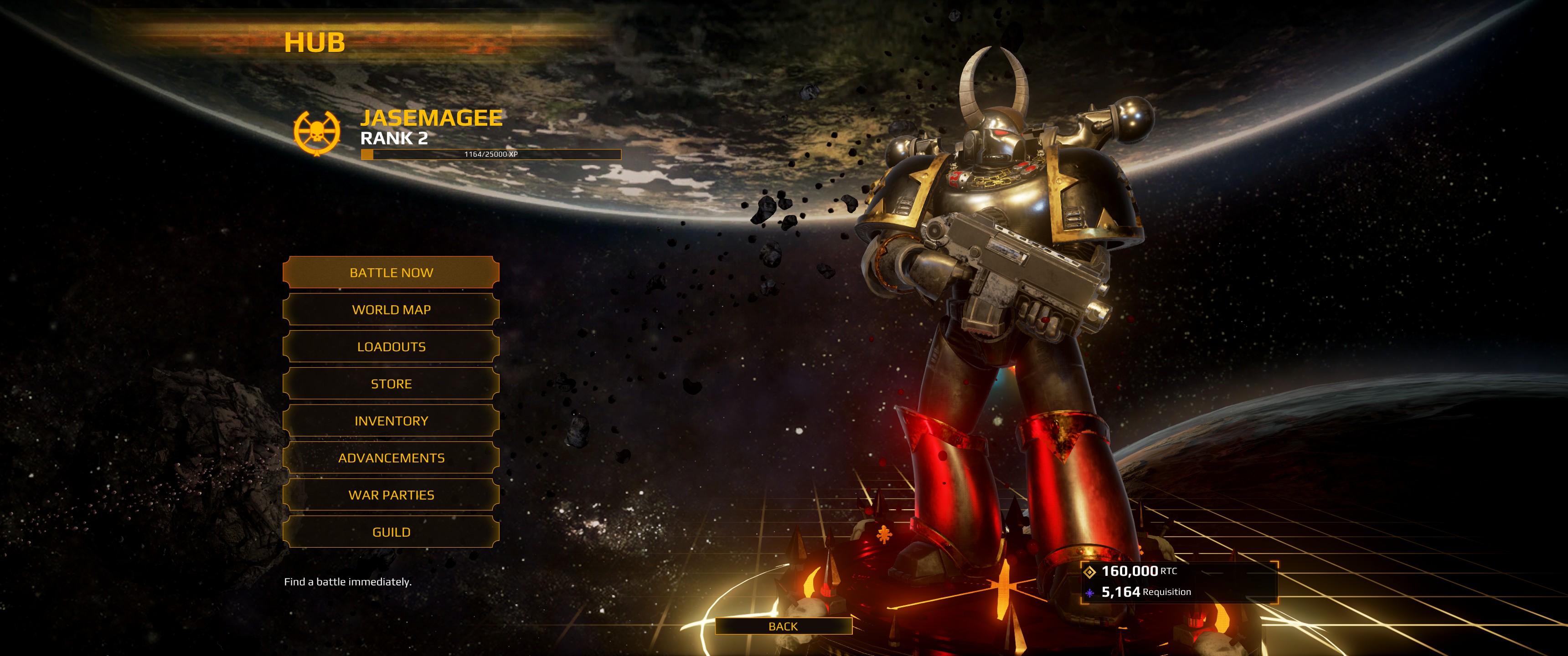Select War Parties
The image size is (1568, 656).
(x=391, y=495)
